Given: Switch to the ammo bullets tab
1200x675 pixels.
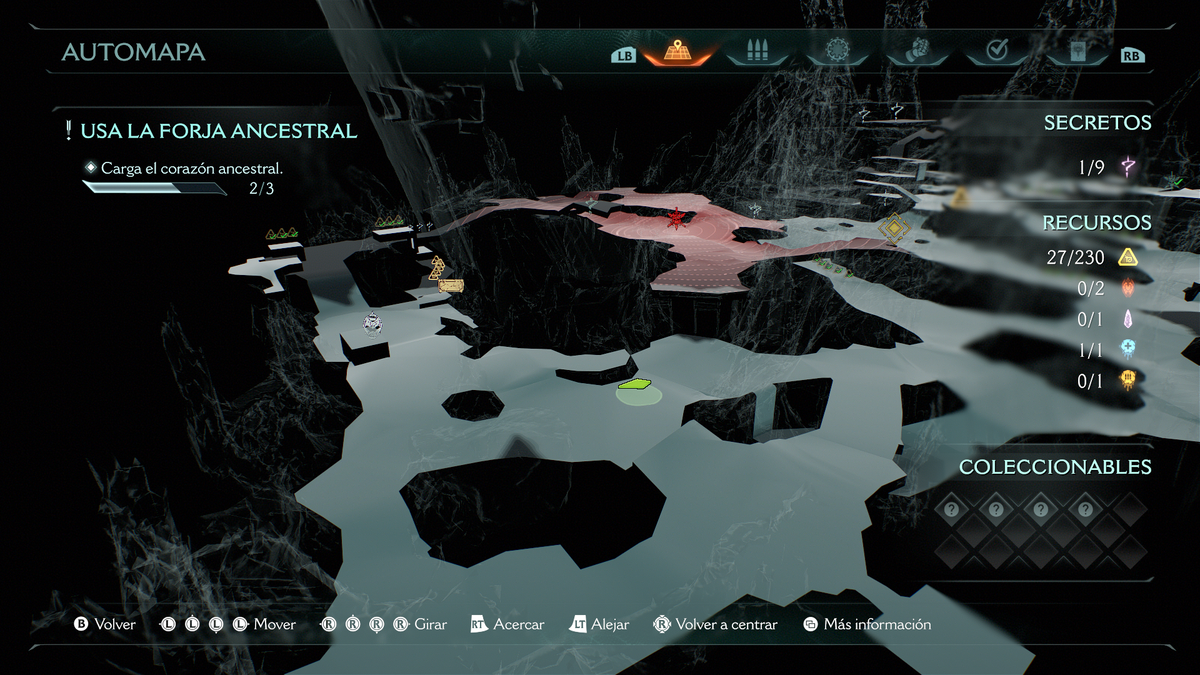Looking at the screenshot, I should pyautogui.click(x=757, y=51).
